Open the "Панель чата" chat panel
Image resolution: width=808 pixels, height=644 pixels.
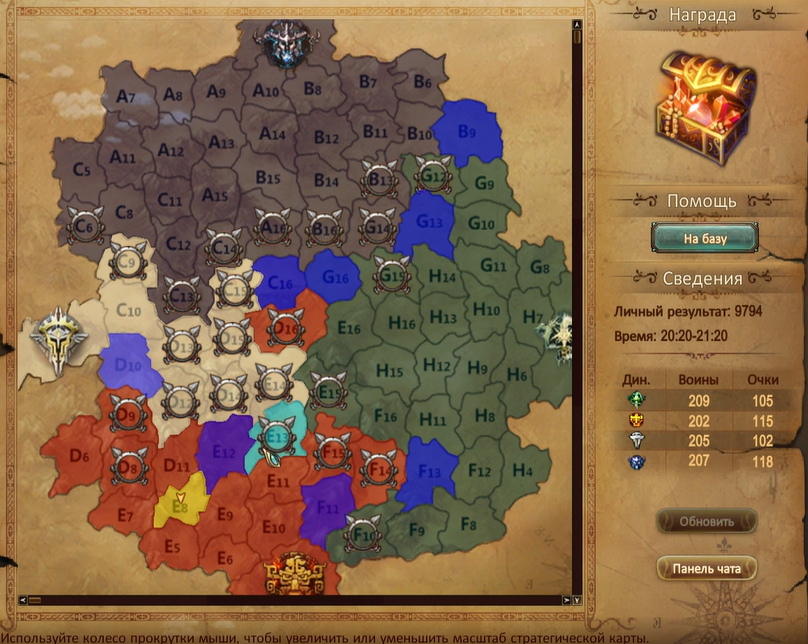coord(706,569)
